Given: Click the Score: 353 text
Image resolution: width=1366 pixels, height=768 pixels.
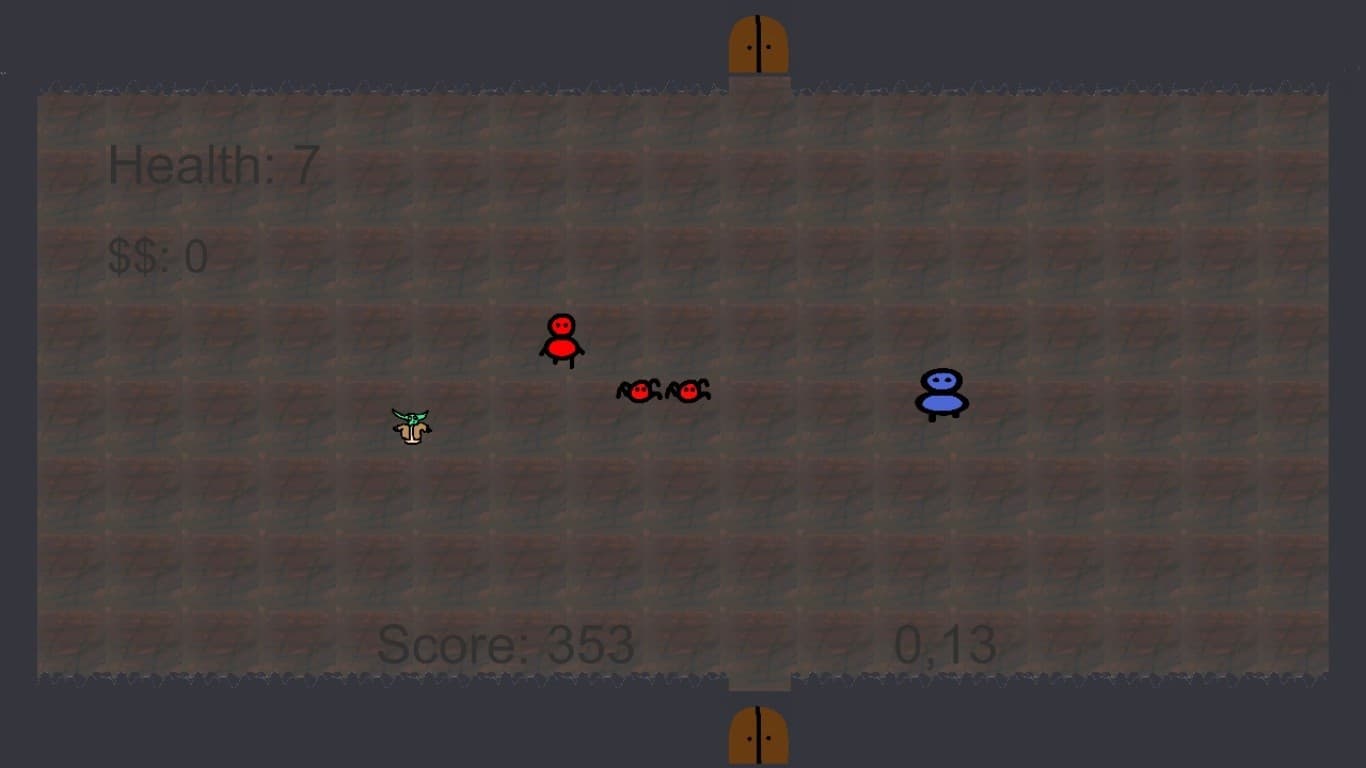Looking at the screenshot, I should (x=510, y=645).
